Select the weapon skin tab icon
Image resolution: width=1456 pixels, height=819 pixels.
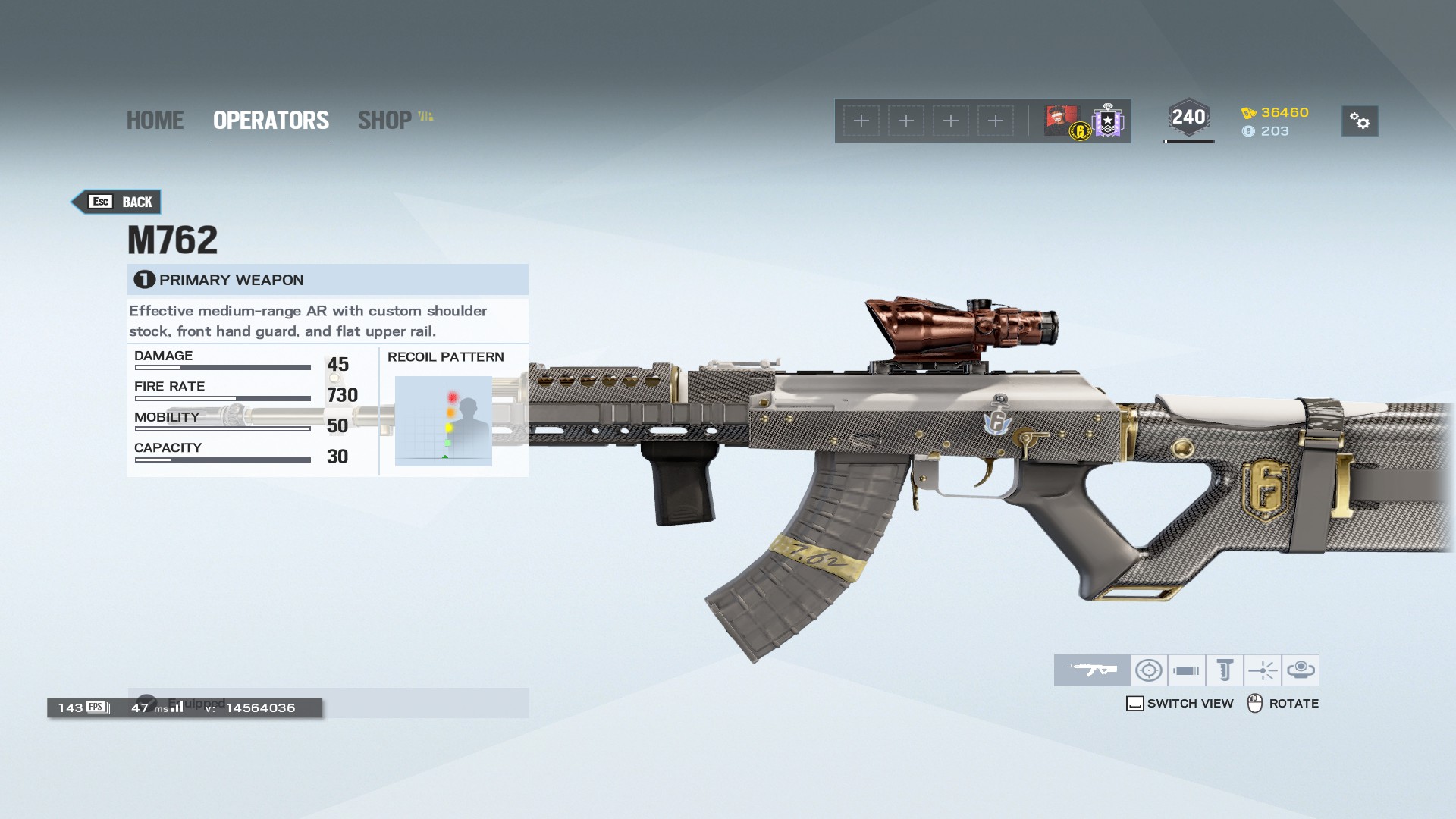pyautogui.click(x=1092, y=670)
